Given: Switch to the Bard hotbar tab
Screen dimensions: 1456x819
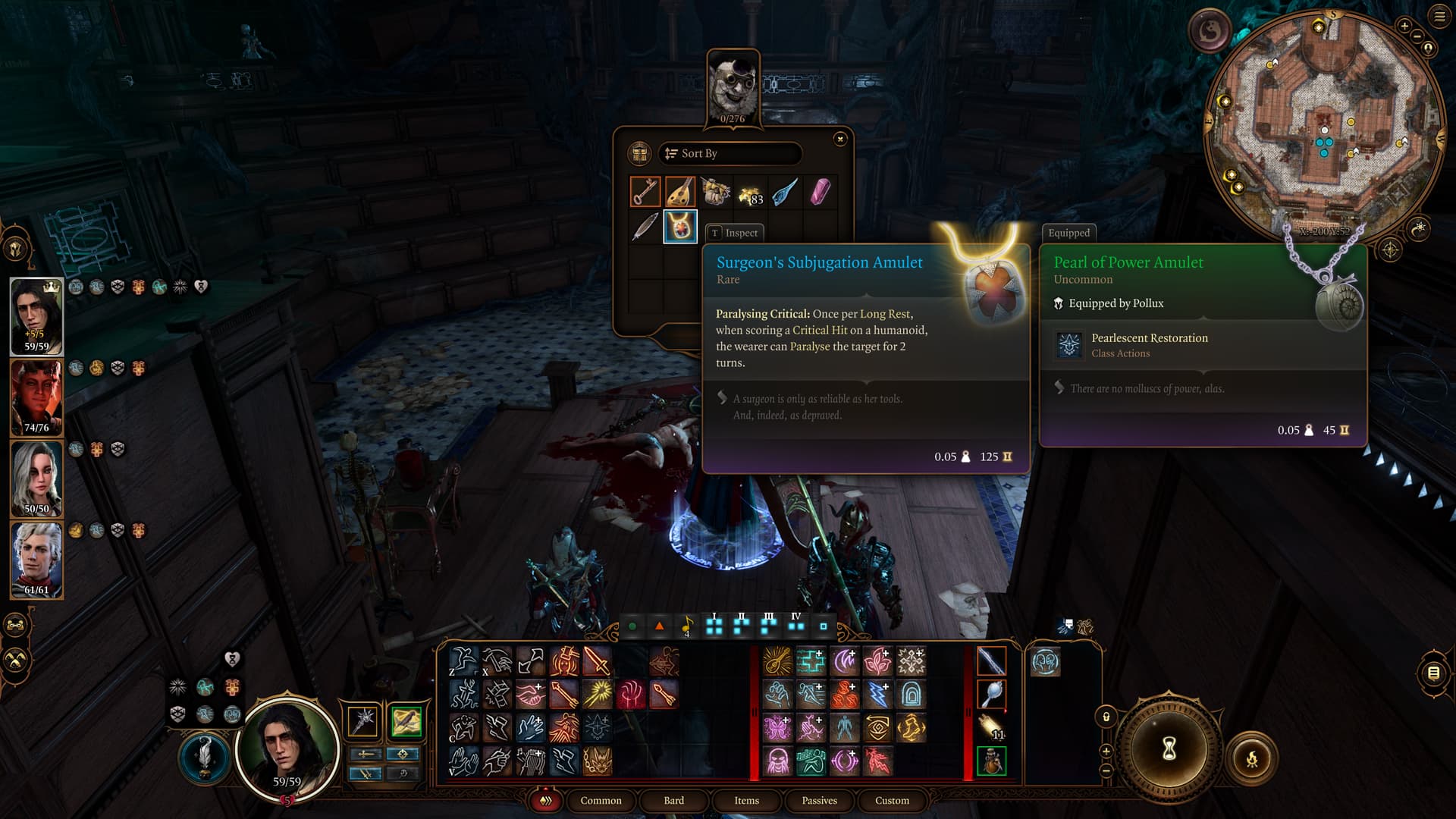Looking at the screenshot, I should 673,800.
